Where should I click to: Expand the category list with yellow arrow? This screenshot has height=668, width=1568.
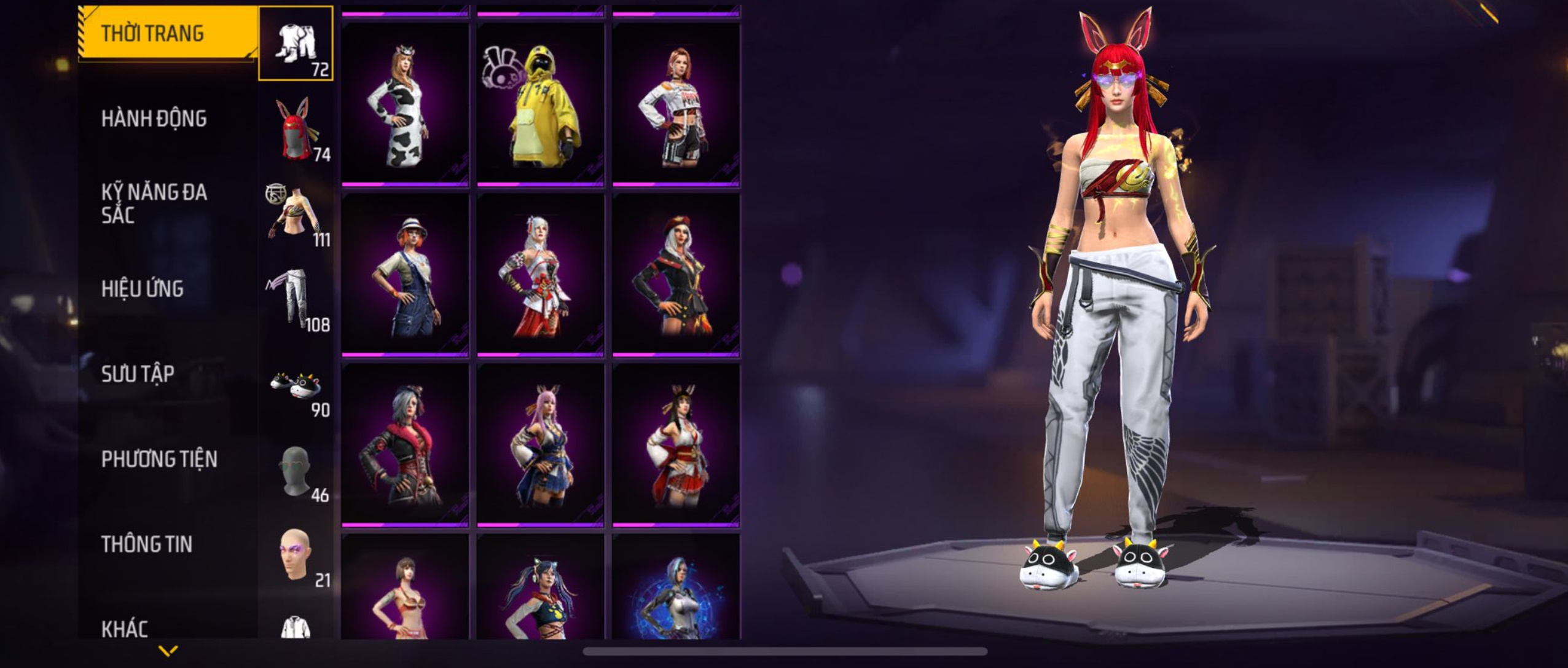(x=168, y=650)
